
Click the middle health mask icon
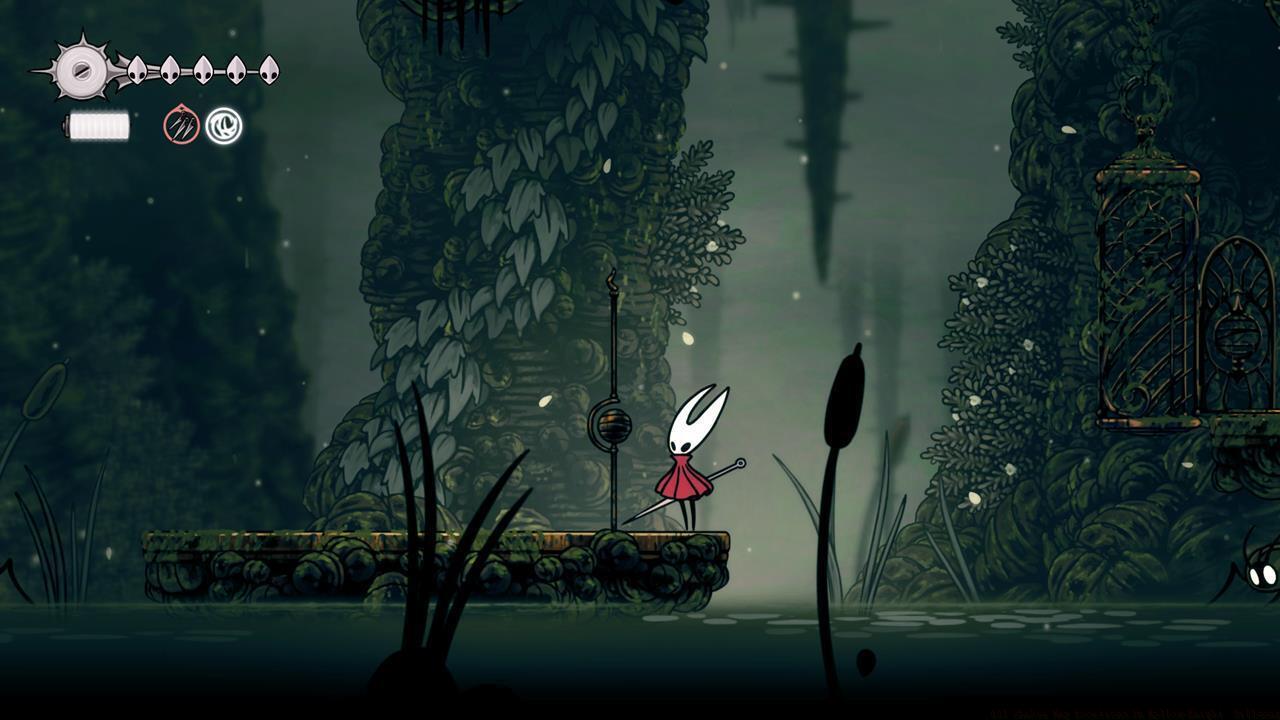click(x=205, y=69)
